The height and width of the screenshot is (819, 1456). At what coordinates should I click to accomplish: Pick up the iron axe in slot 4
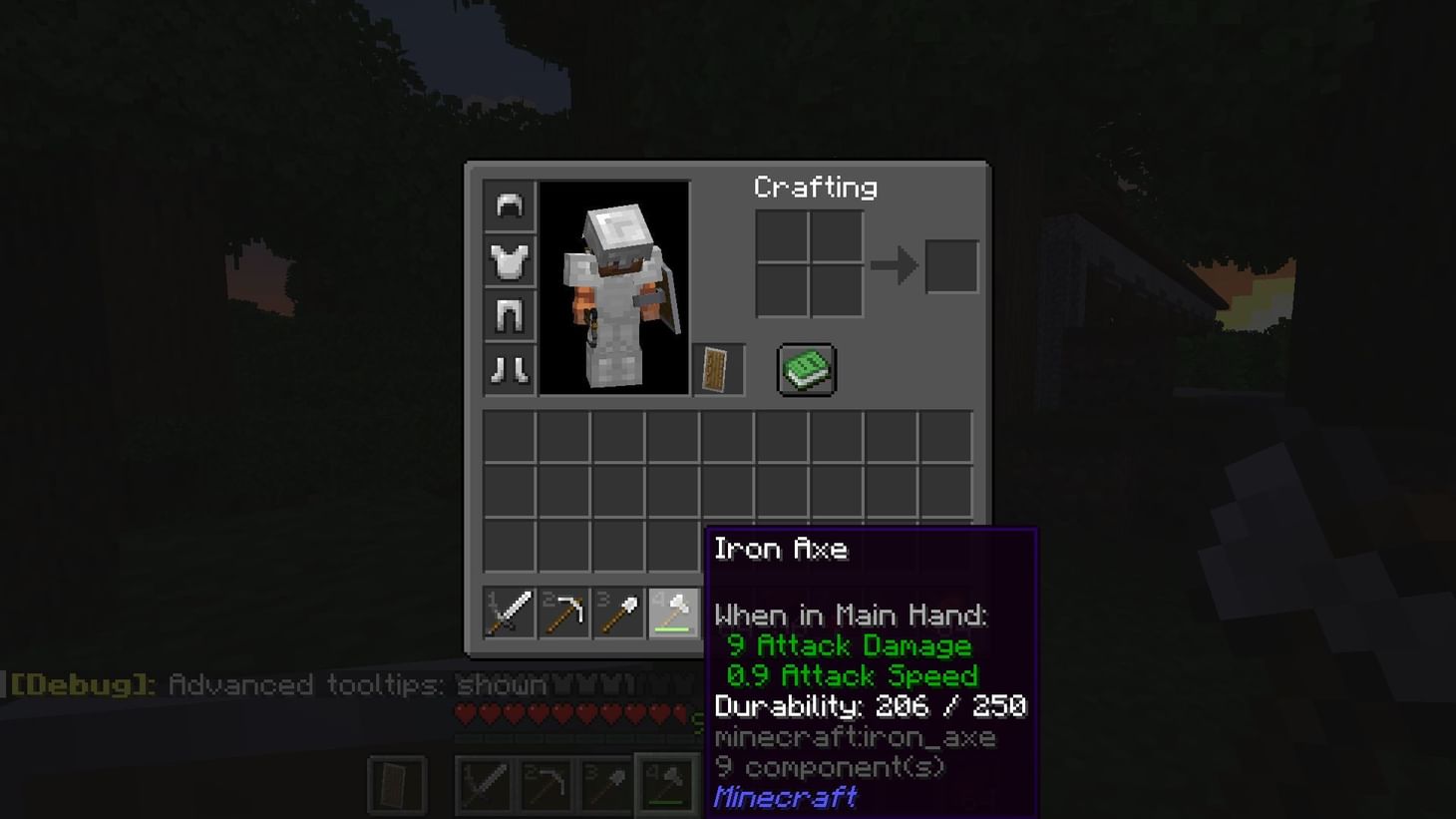pyautogui.click(x=674, y=613)
